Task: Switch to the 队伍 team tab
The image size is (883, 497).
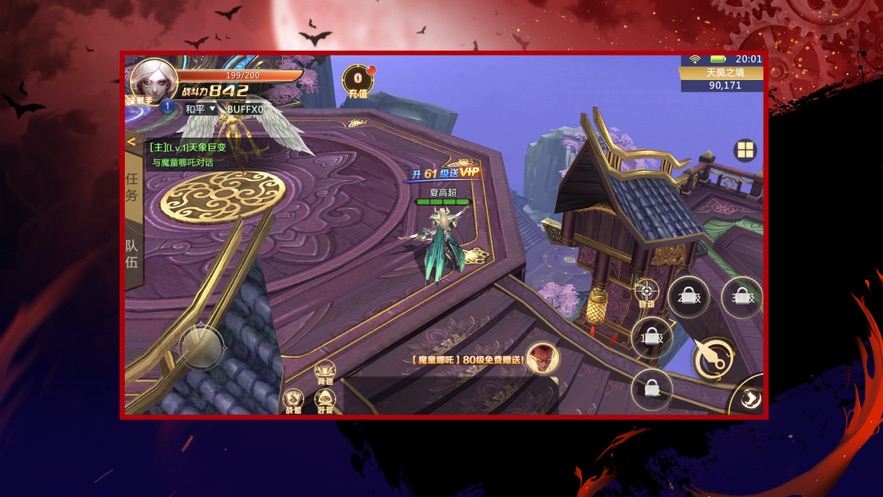Action: (132, 252)
